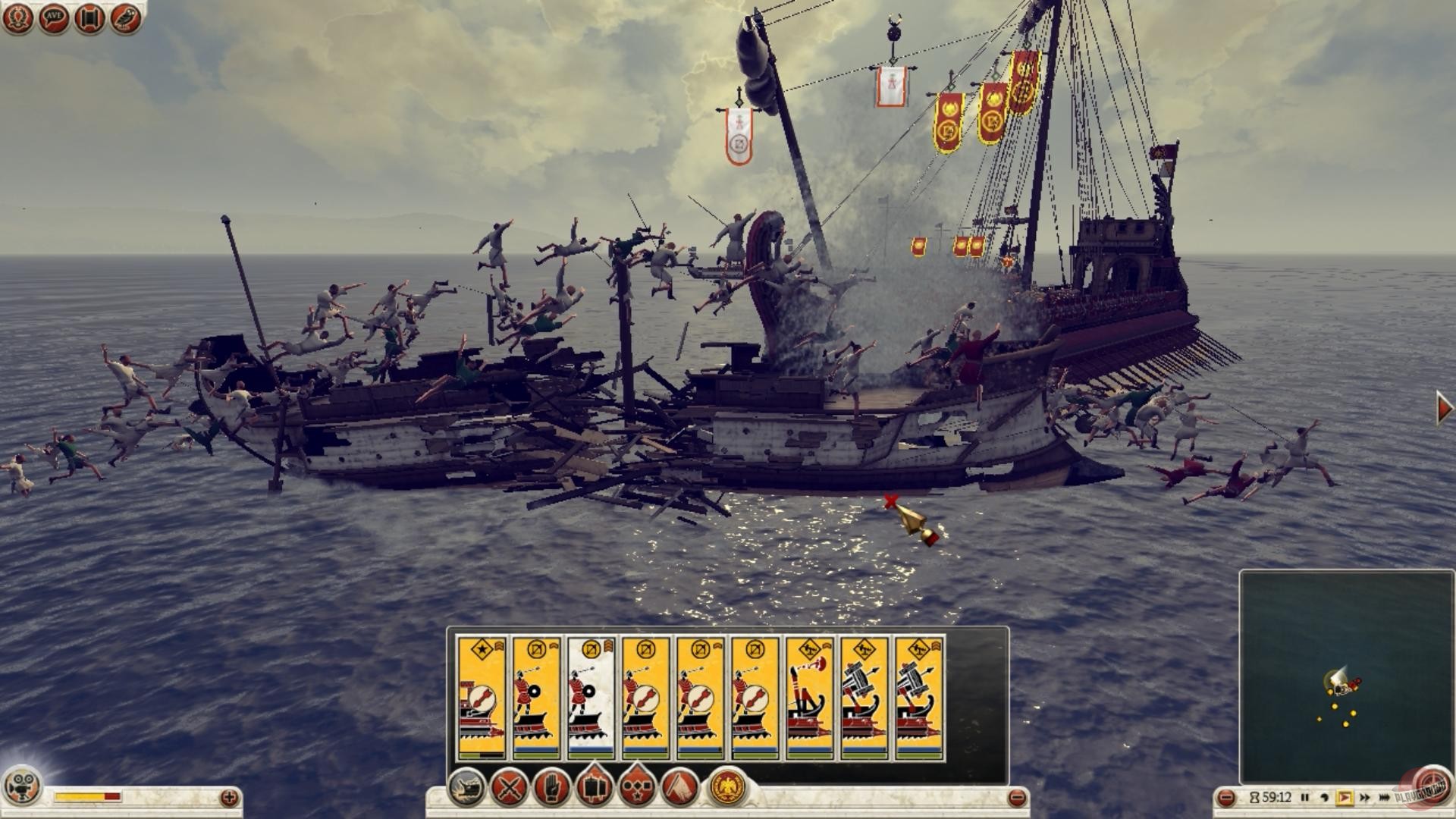The width and height of the screenshot is (1456, 819).
Task: Select the admiral flagship card with star
Action: [x=481, y=698]
